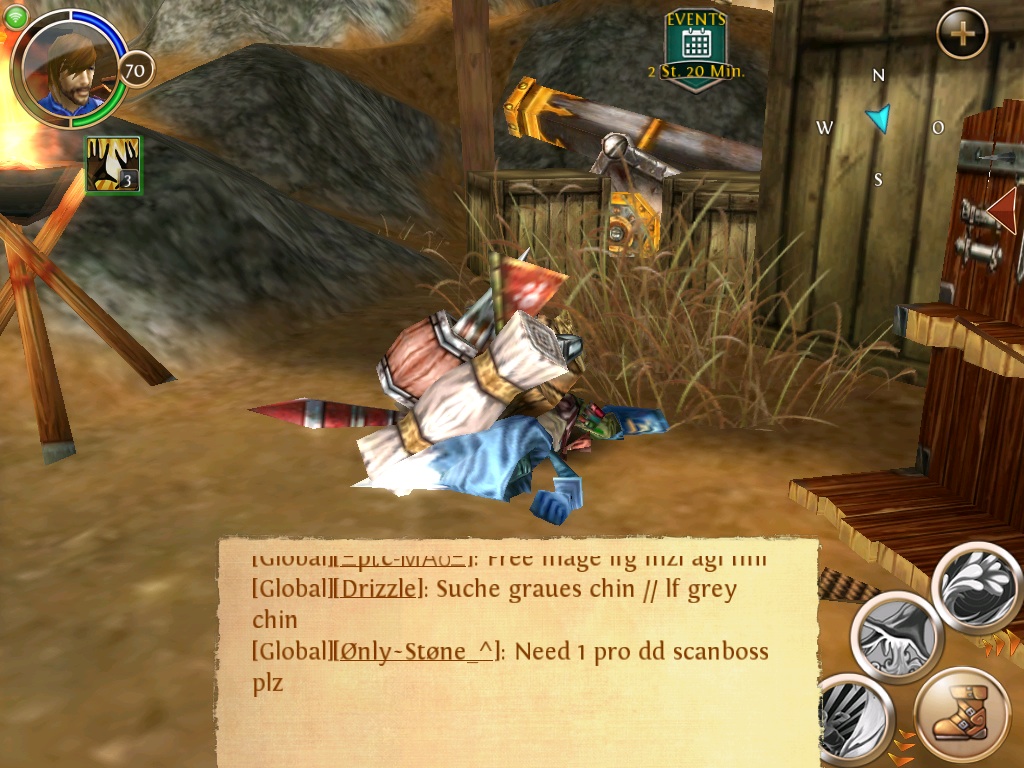Open player Drizzle's name link in chat
The height and width of the screenshot is (768, 1024).
tap(381, 589)
